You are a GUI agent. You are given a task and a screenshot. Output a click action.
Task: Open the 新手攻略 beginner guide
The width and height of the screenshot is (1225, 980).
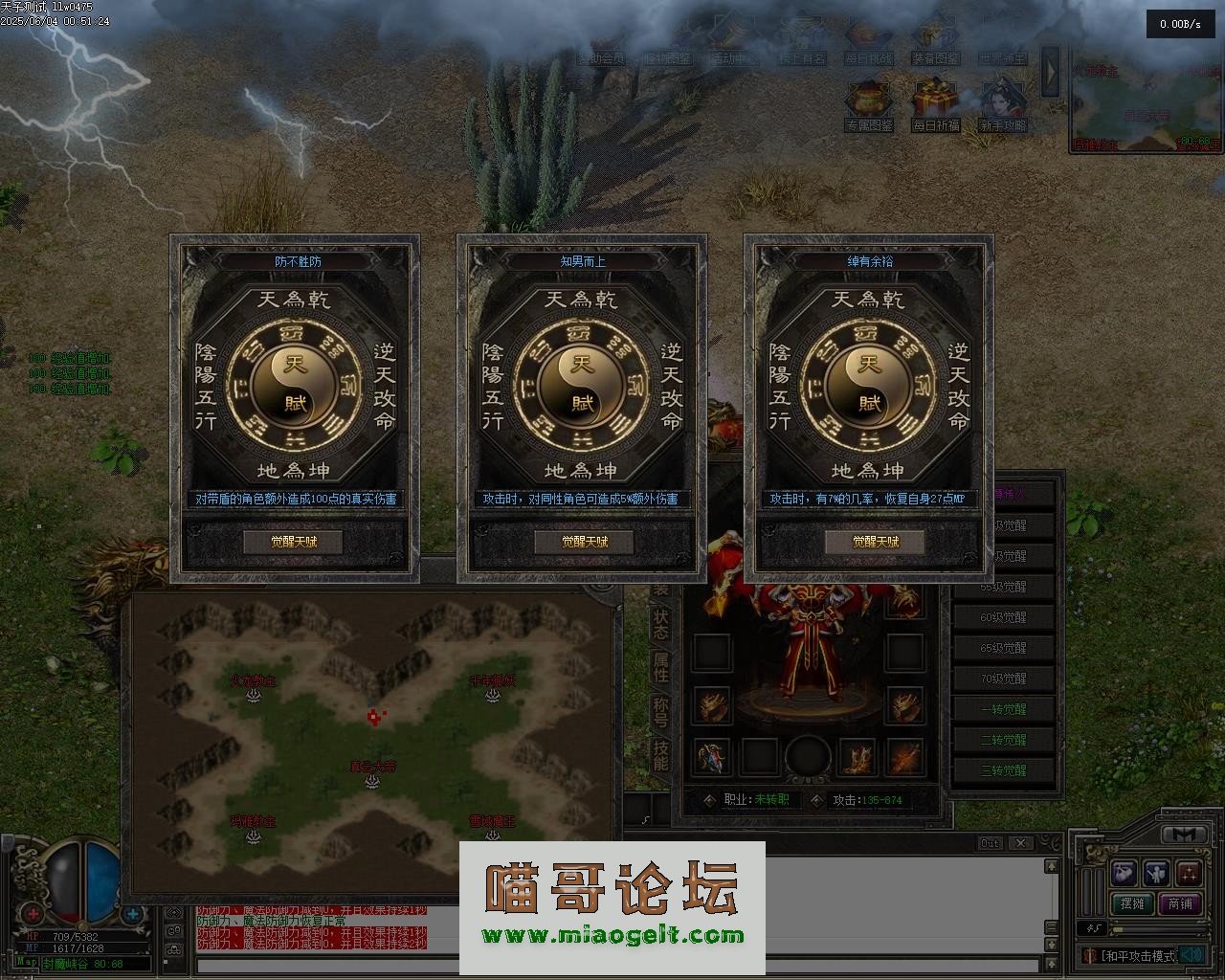click(x=1003, y=103)
